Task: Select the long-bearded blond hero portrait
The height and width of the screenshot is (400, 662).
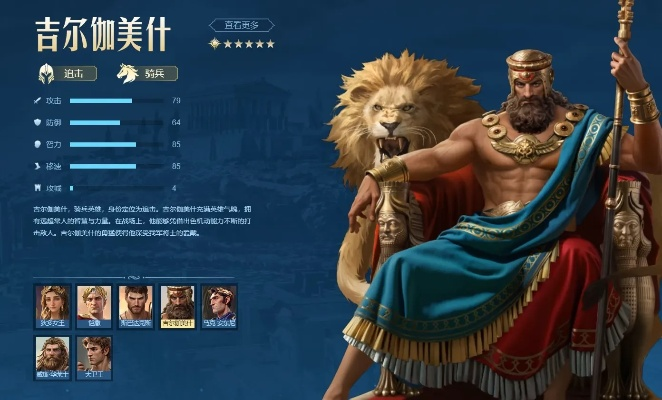Action: (52, 354)
